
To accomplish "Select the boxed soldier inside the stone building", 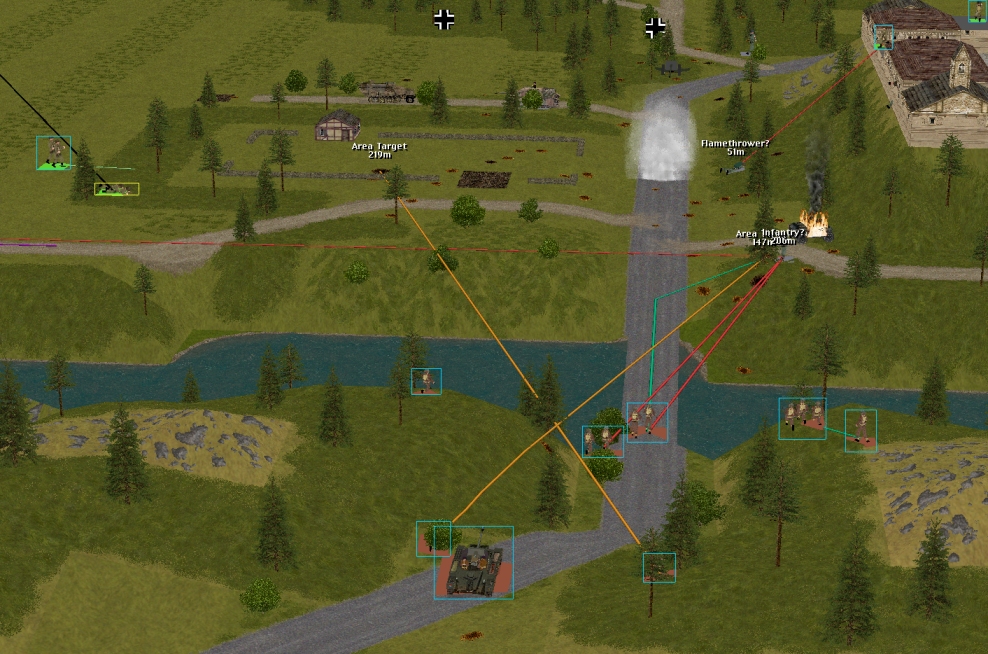I will [883, 37].
